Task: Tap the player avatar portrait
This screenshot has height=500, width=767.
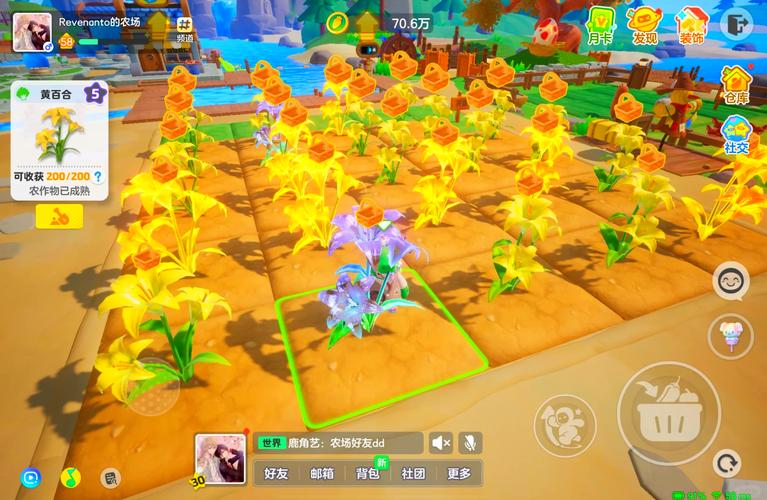Action: (x=32, y=31)
